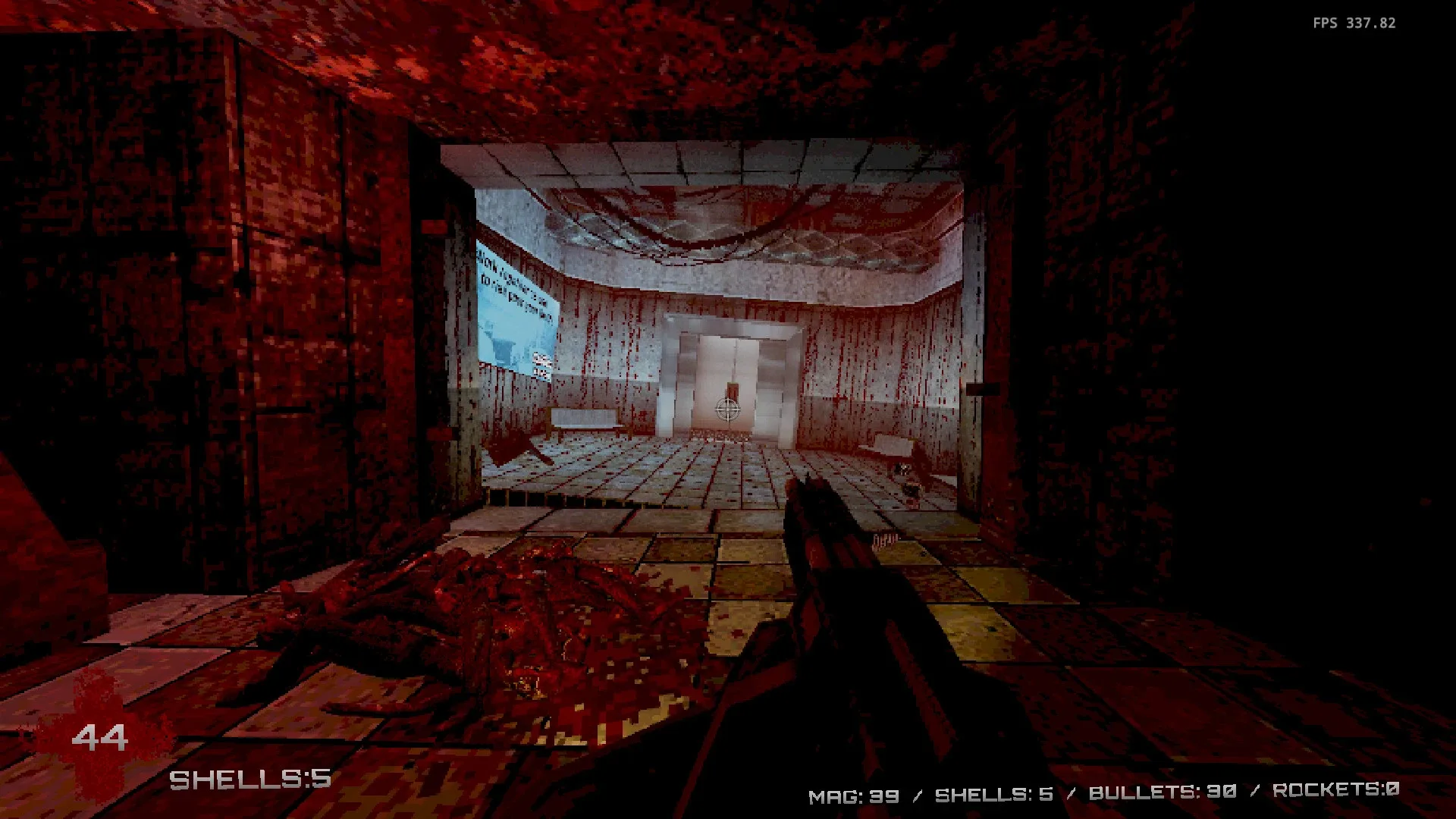Click the elevator doors straight ahead

[x=726, y=379]
